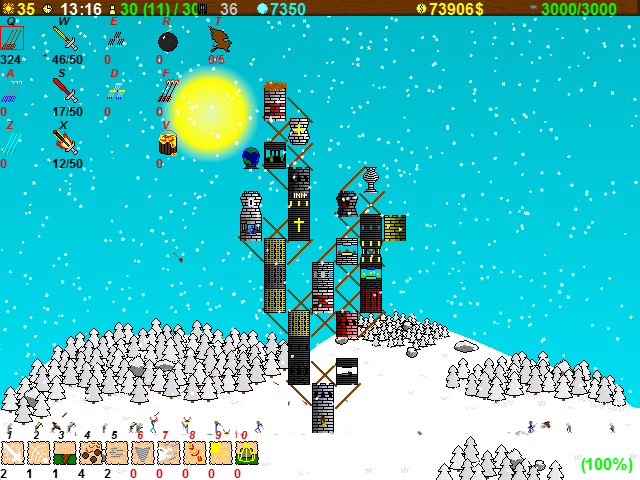Cast the green dome shield spell
Image resolution: width=640 pixels, height=480 pixels.
[247, 453]
